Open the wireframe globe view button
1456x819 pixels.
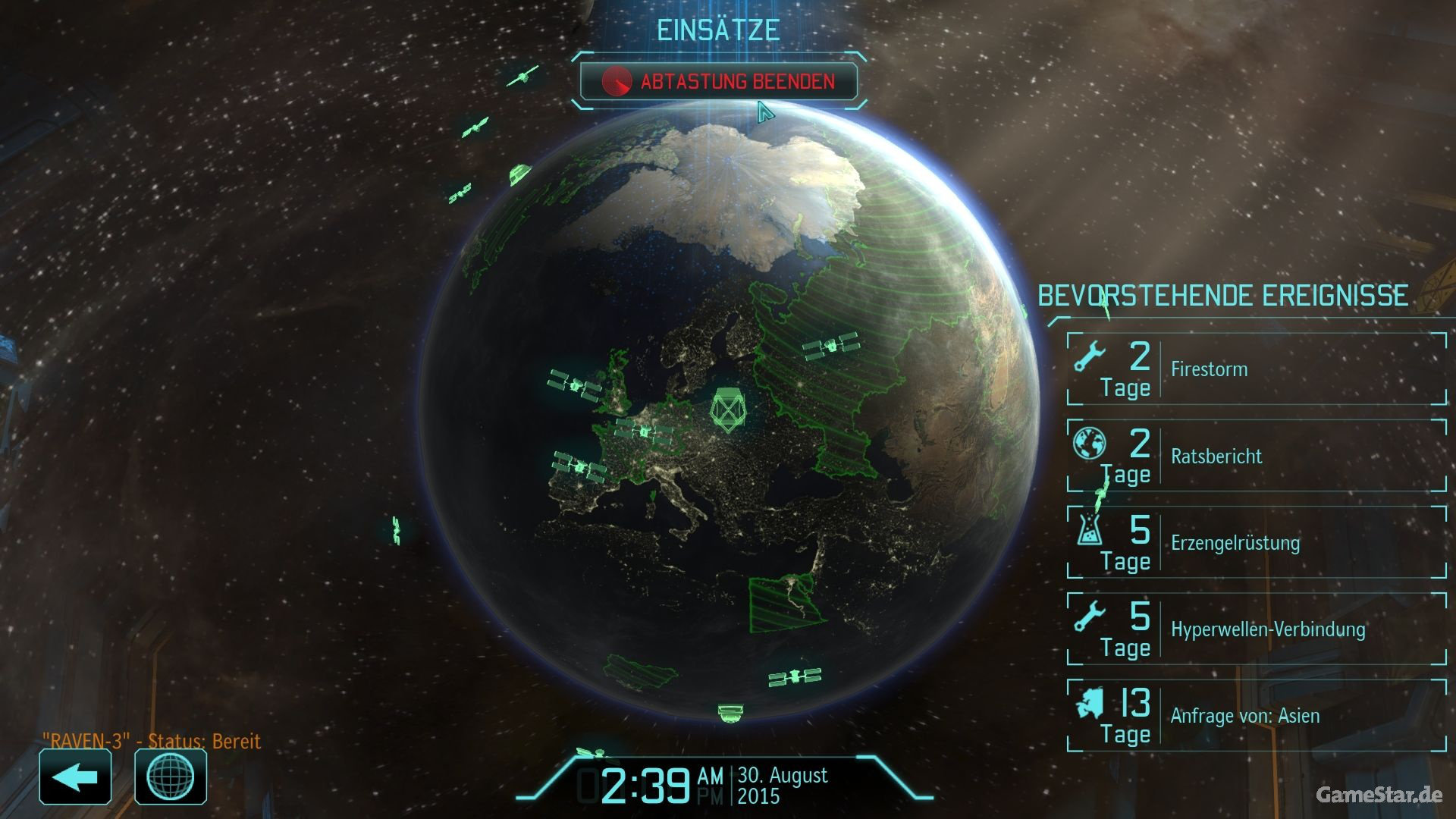click(171, 777)
